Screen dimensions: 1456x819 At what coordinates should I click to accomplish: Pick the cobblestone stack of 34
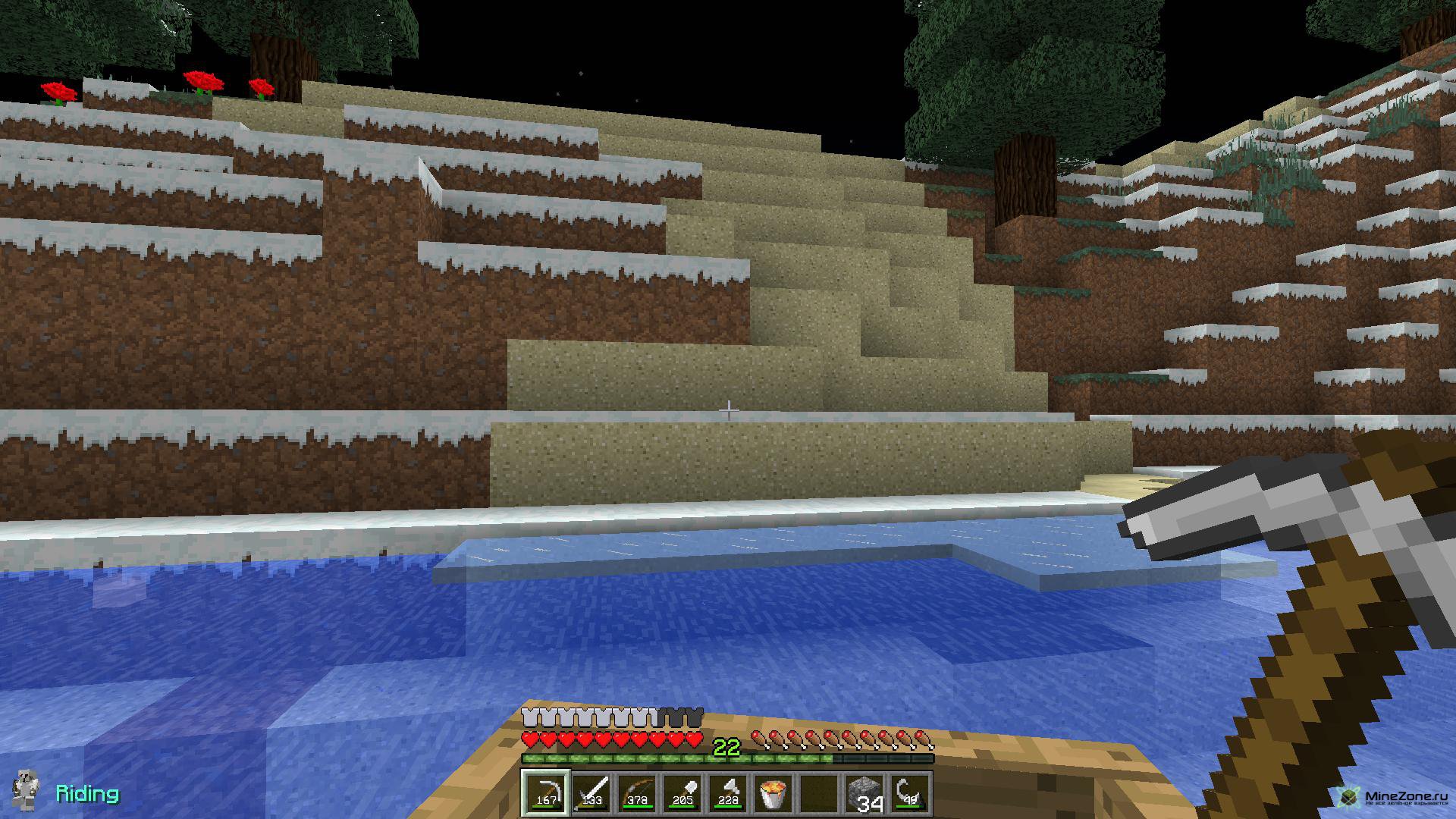point(864,792)
